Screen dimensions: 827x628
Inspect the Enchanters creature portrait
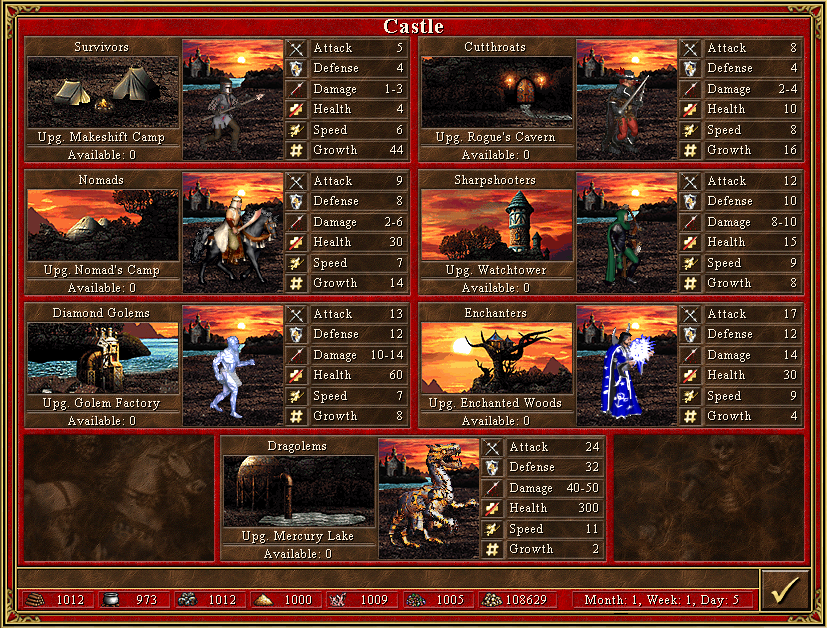click(x=627, y=366)
